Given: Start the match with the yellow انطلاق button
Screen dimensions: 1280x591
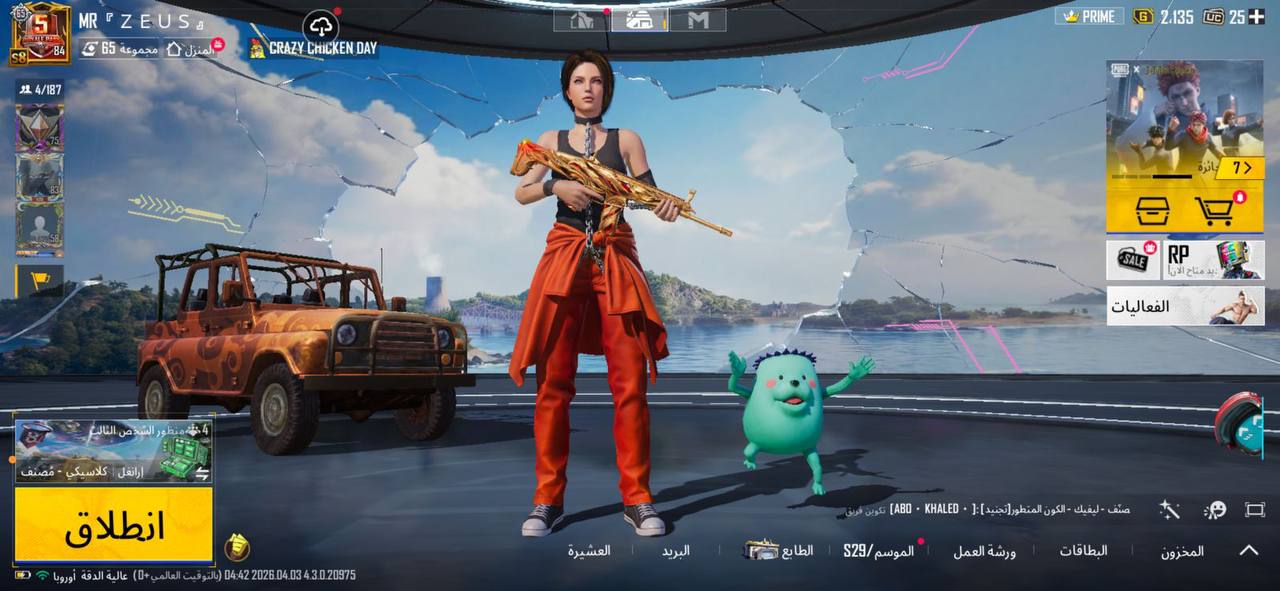Looking at the screenshot, I should point(113,524).
